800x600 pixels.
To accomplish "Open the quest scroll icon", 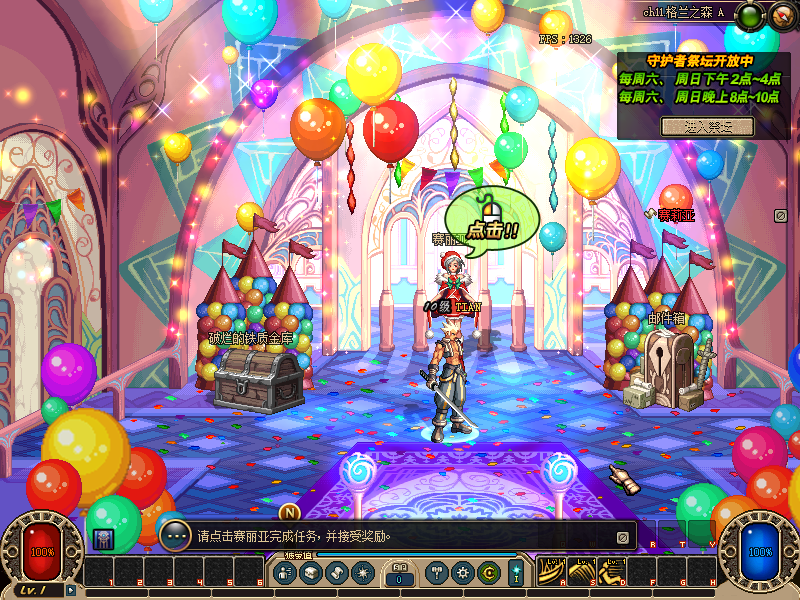I will (x=336, y=573).
